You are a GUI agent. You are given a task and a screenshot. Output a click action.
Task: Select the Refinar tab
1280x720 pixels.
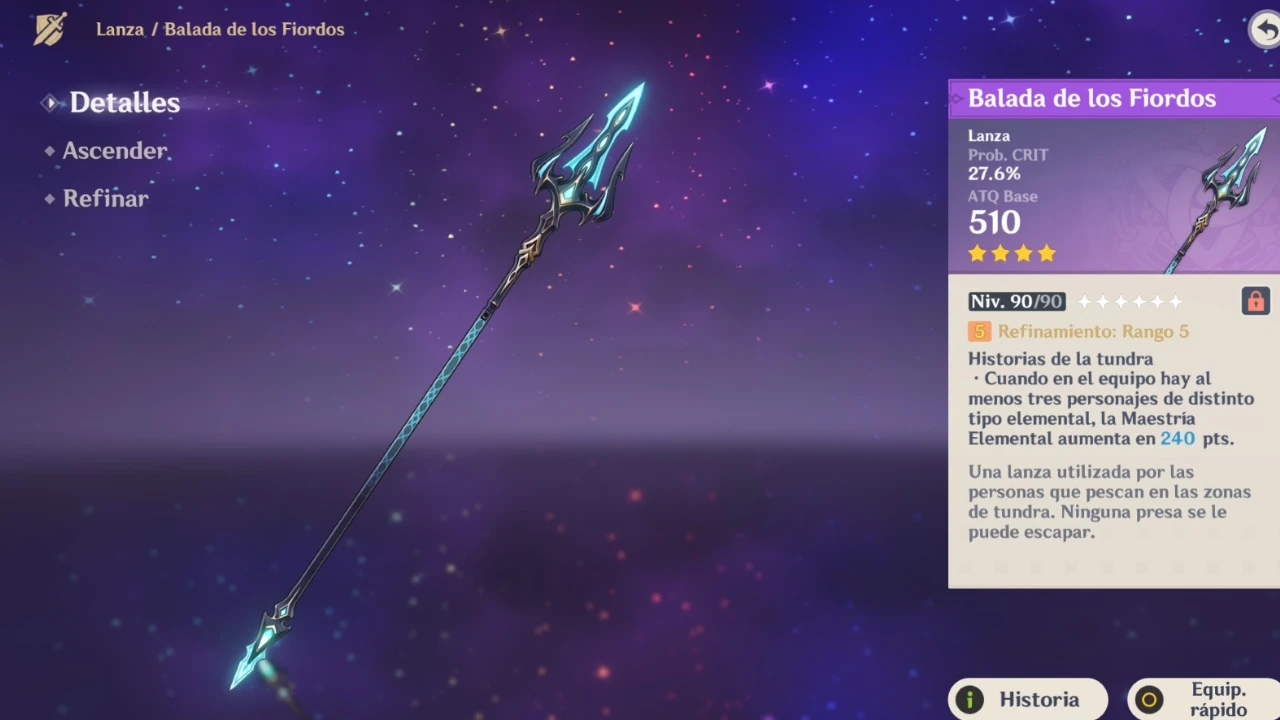[x=105, y=198]
